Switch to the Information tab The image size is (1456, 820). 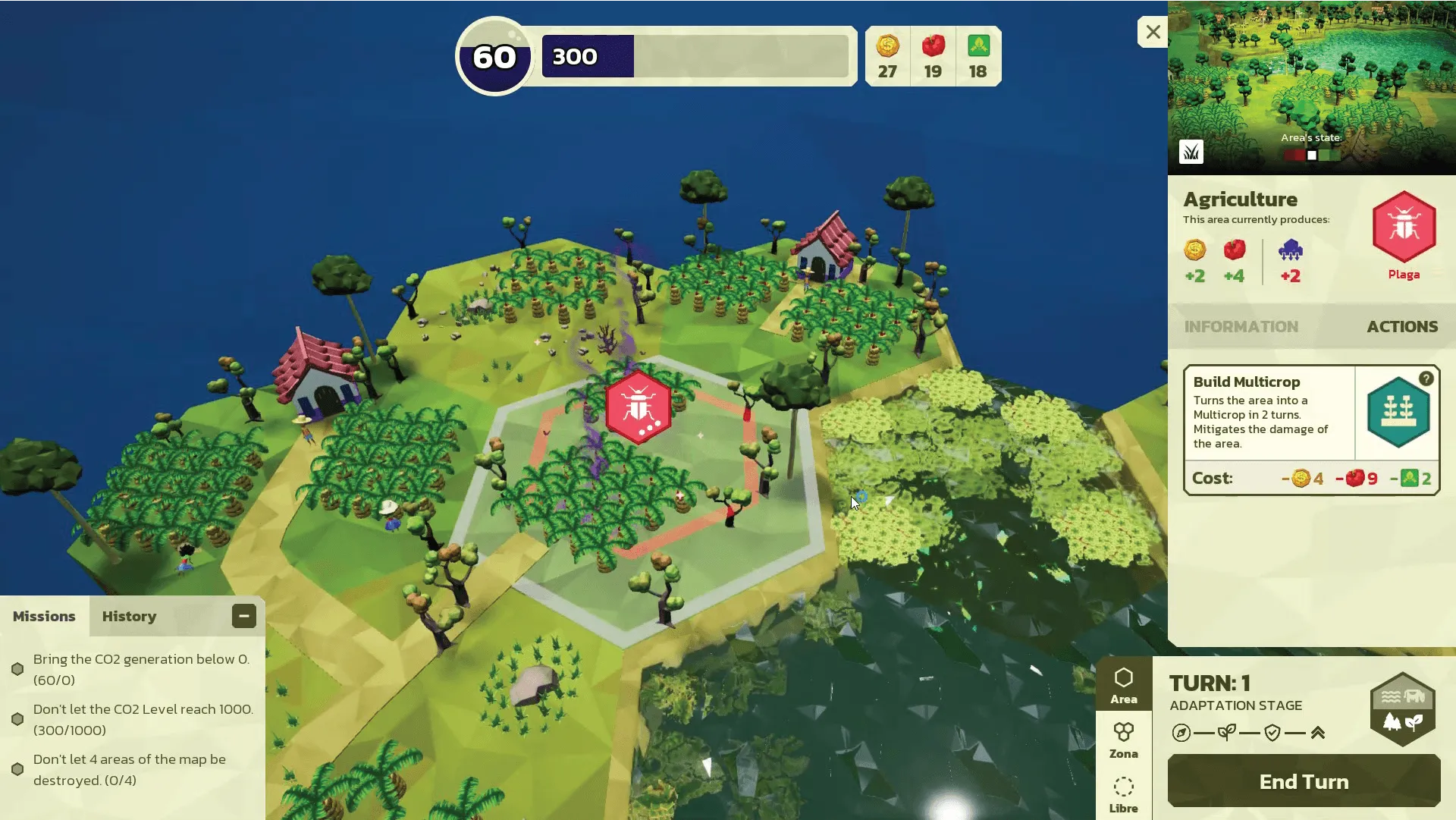point(1241,327)
